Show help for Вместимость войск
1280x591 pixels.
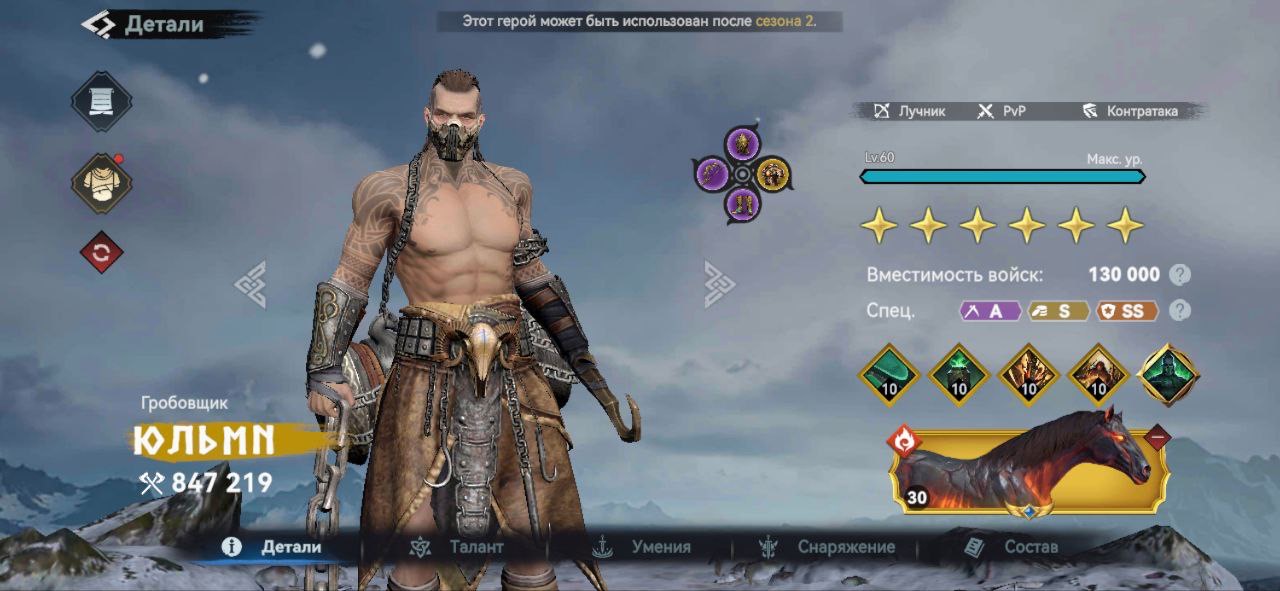[x=1180, y=275]
